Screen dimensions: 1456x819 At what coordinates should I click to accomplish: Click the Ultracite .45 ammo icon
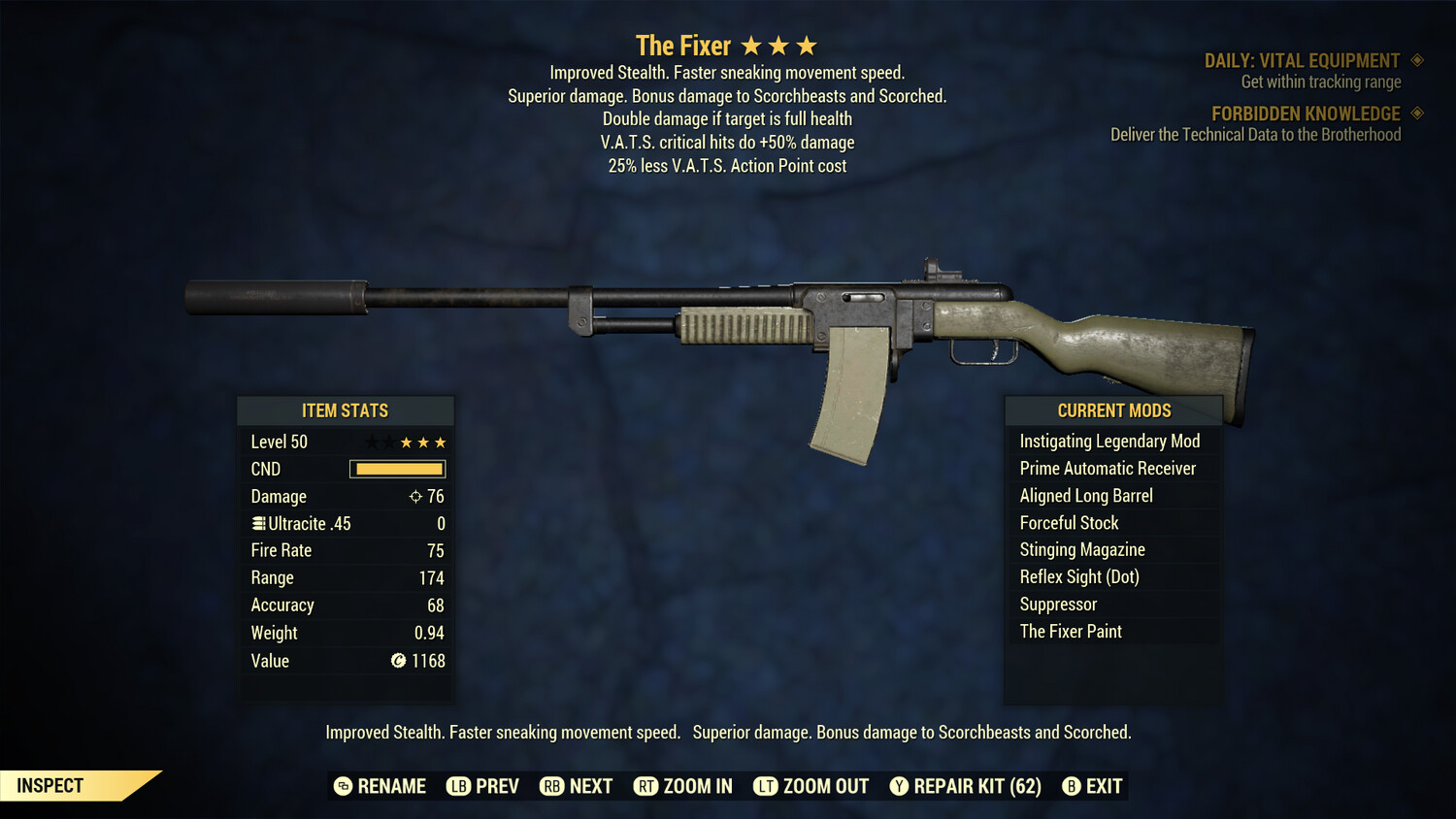(257, 523)
